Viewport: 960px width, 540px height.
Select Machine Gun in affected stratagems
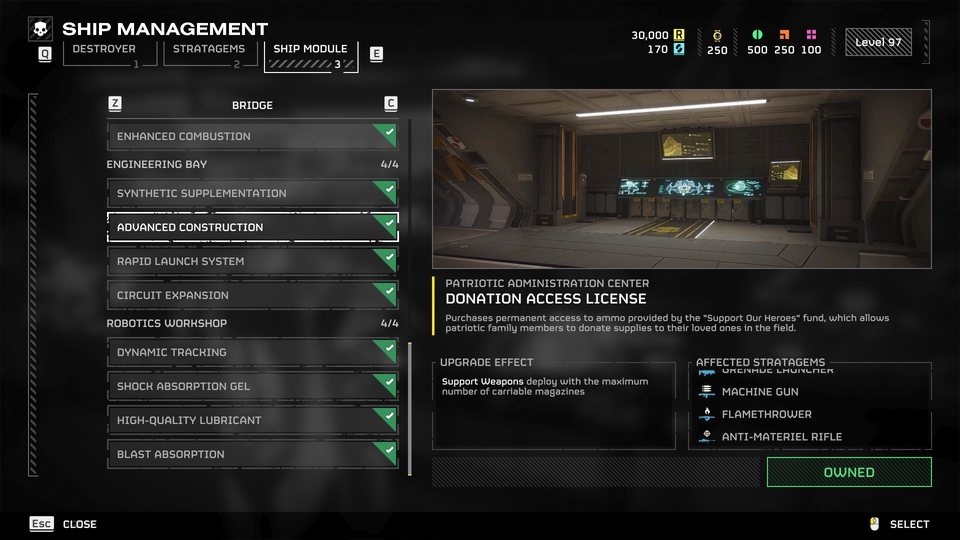(x=760, y=392)
